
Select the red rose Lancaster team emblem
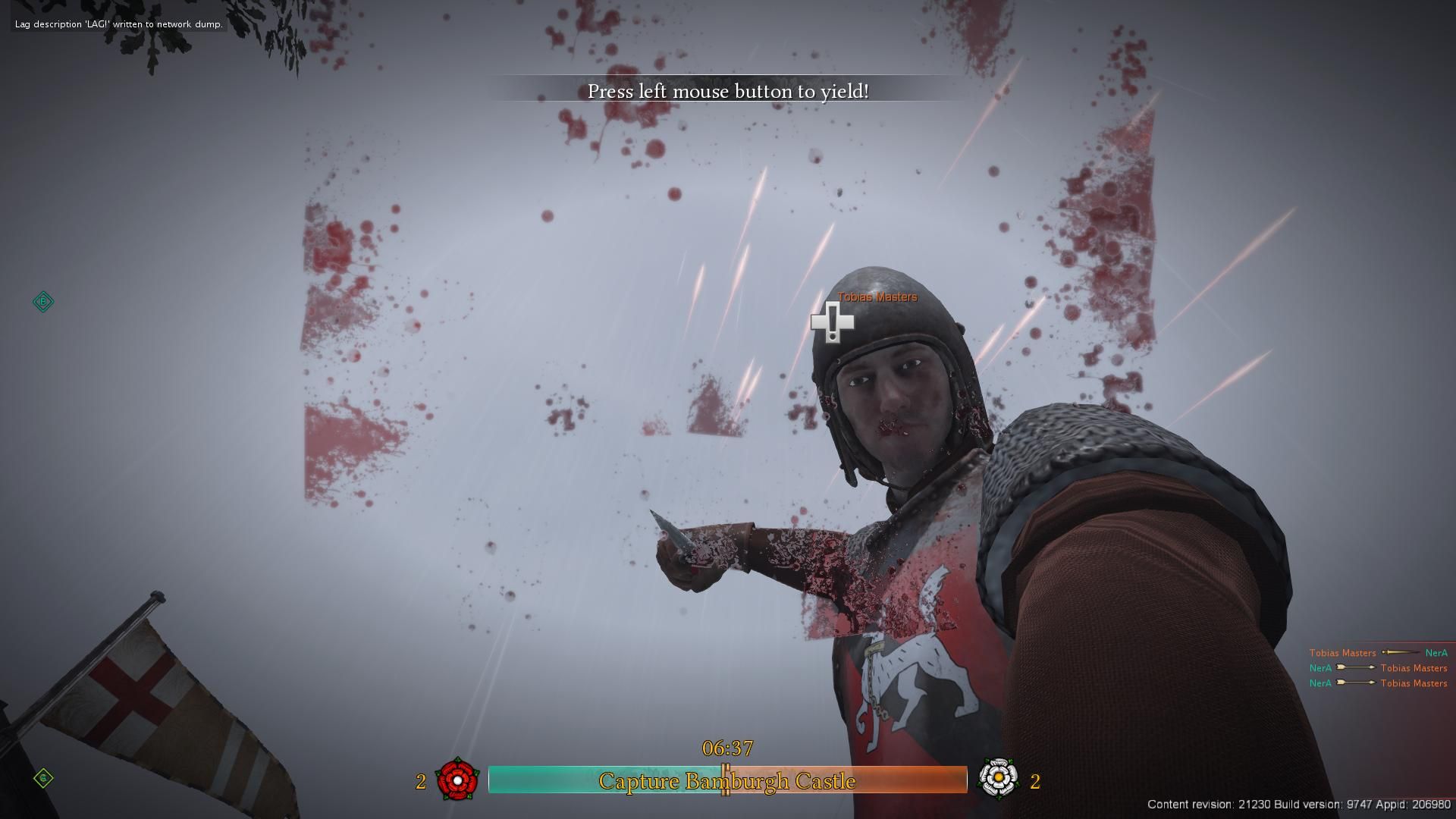pyautogui.click(x=457, y=779)
